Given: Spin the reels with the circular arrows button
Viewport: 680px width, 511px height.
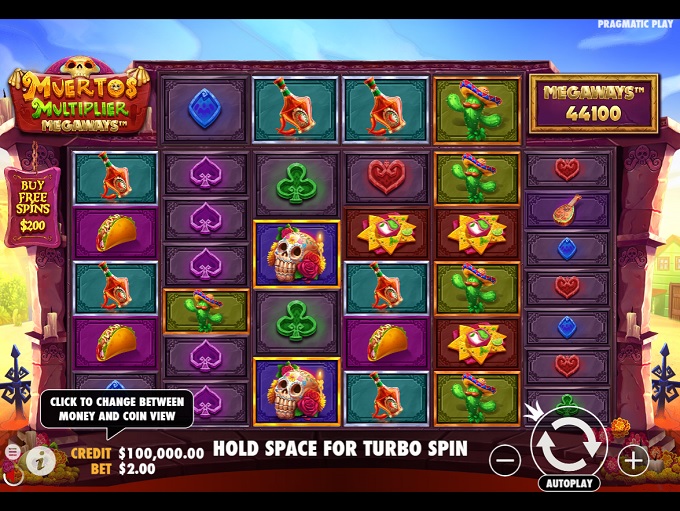Looking at the screenshot, I should (x=569, y=442).
